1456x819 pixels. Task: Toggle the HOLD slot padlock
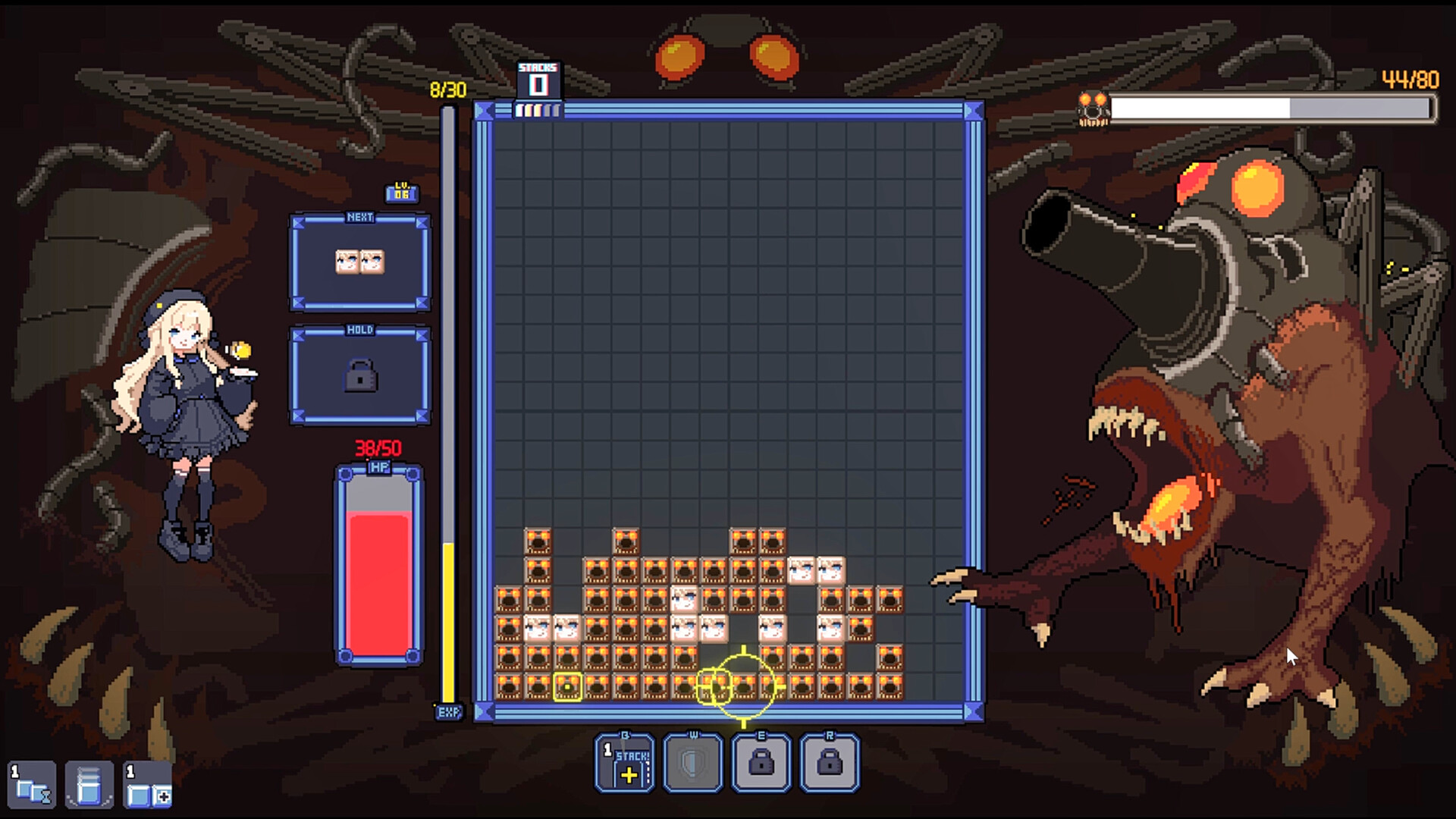pos(359,377)
